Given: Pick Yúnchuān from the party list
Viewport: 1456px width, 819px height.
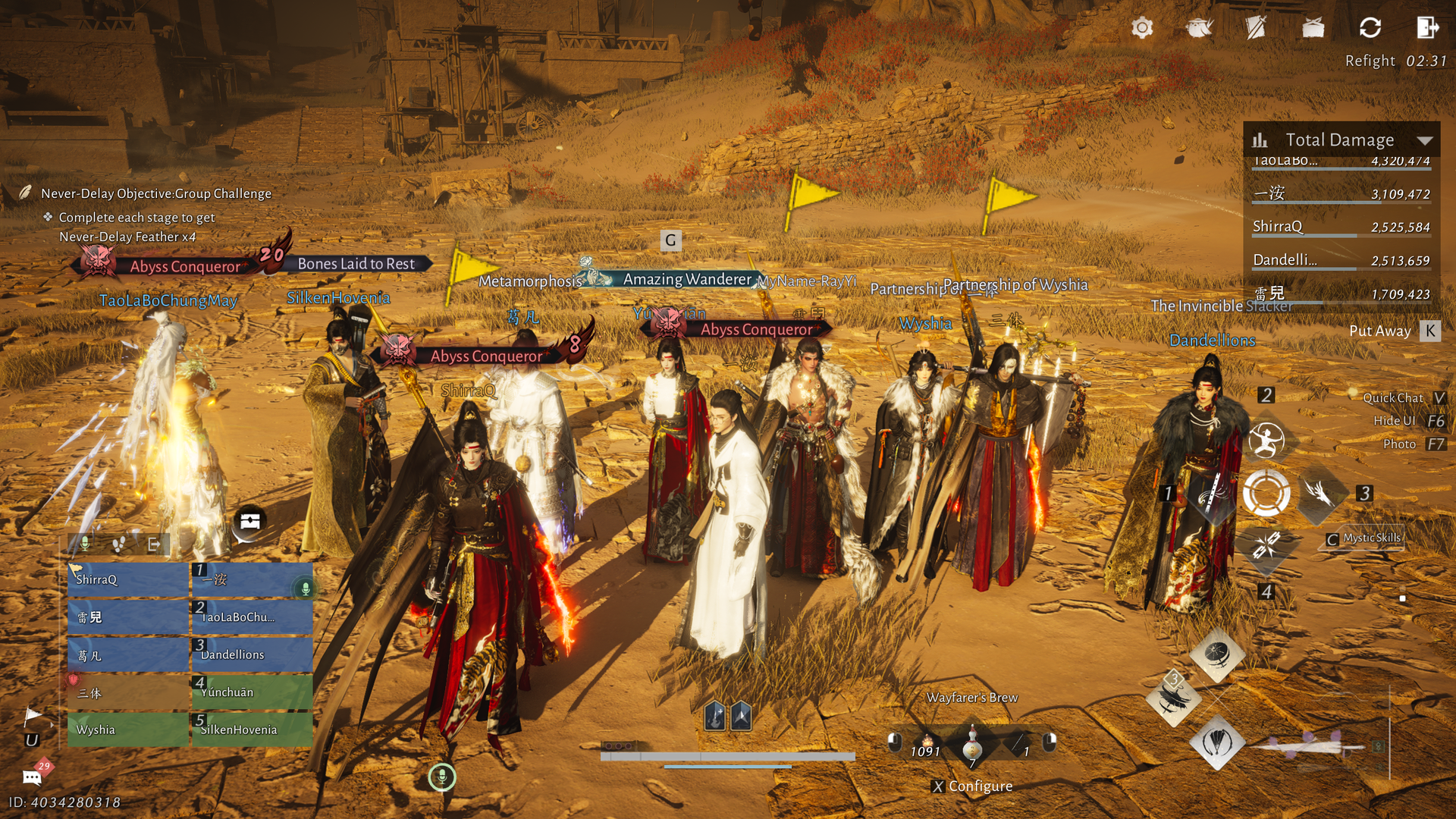Looking at the screenshot, I should [x=251, y=692].
